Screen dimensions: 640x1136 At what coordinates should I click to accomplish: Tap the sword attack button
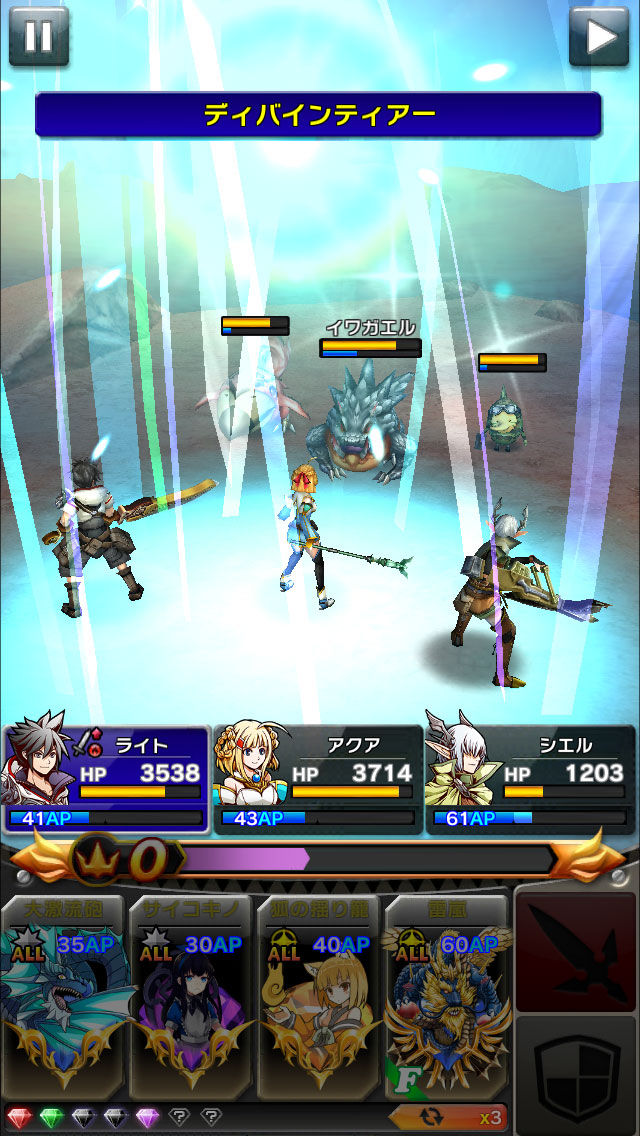pos(575,953)
